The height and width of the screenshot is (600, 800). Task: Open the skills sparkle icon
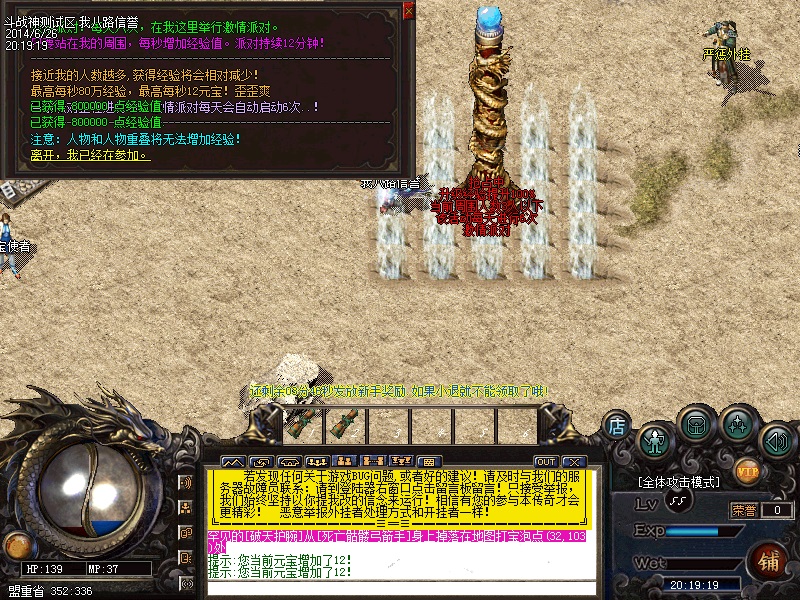(739, 426)
